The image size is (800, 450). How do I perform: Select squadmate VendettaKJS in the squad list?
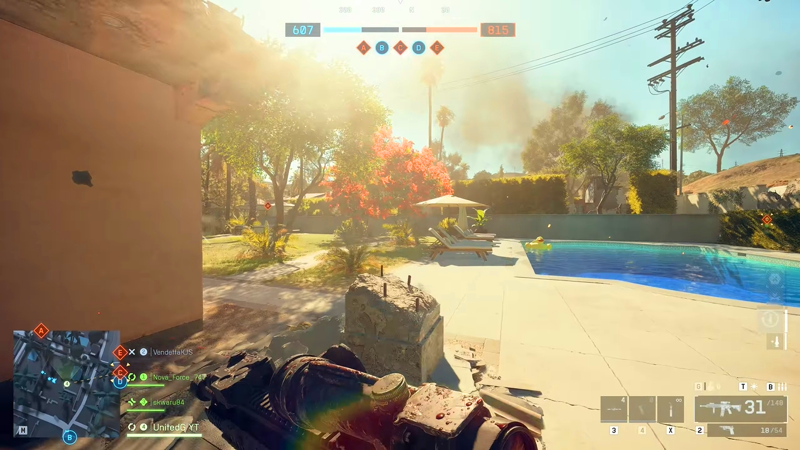pos(172,352)
